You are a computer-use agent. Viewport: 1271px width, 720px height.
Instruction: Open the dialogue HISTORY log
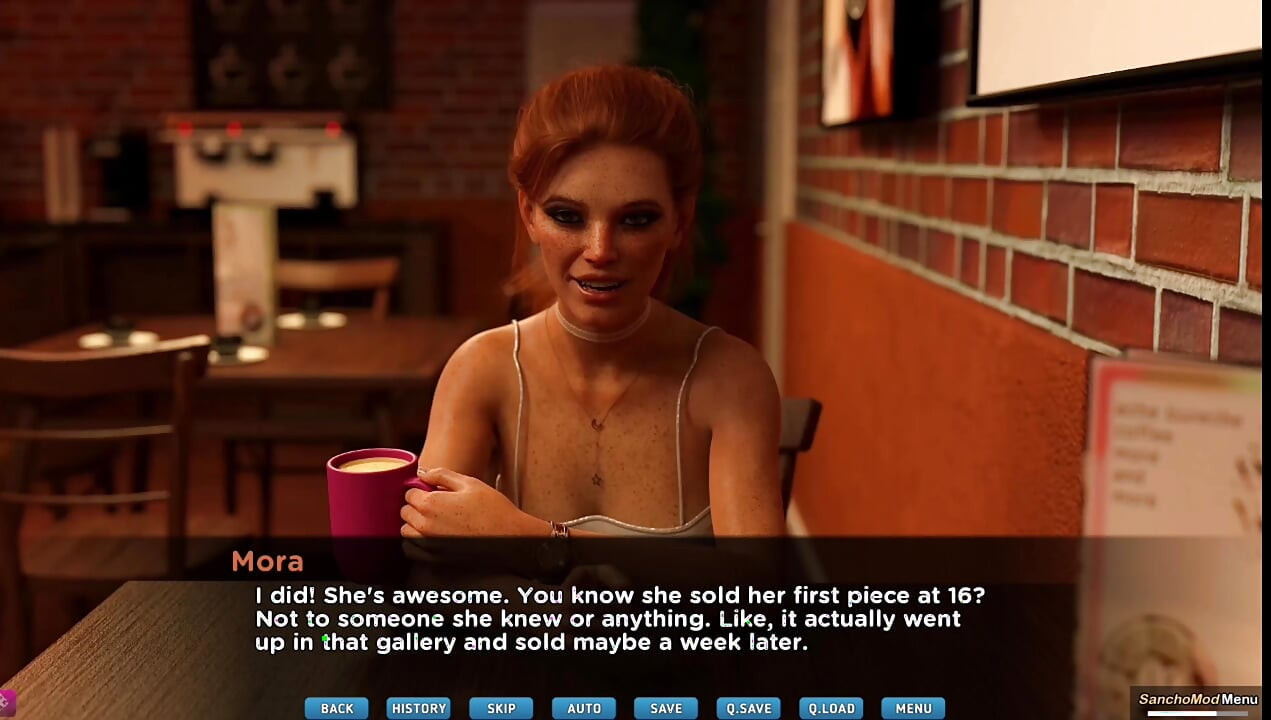point(418,708)
